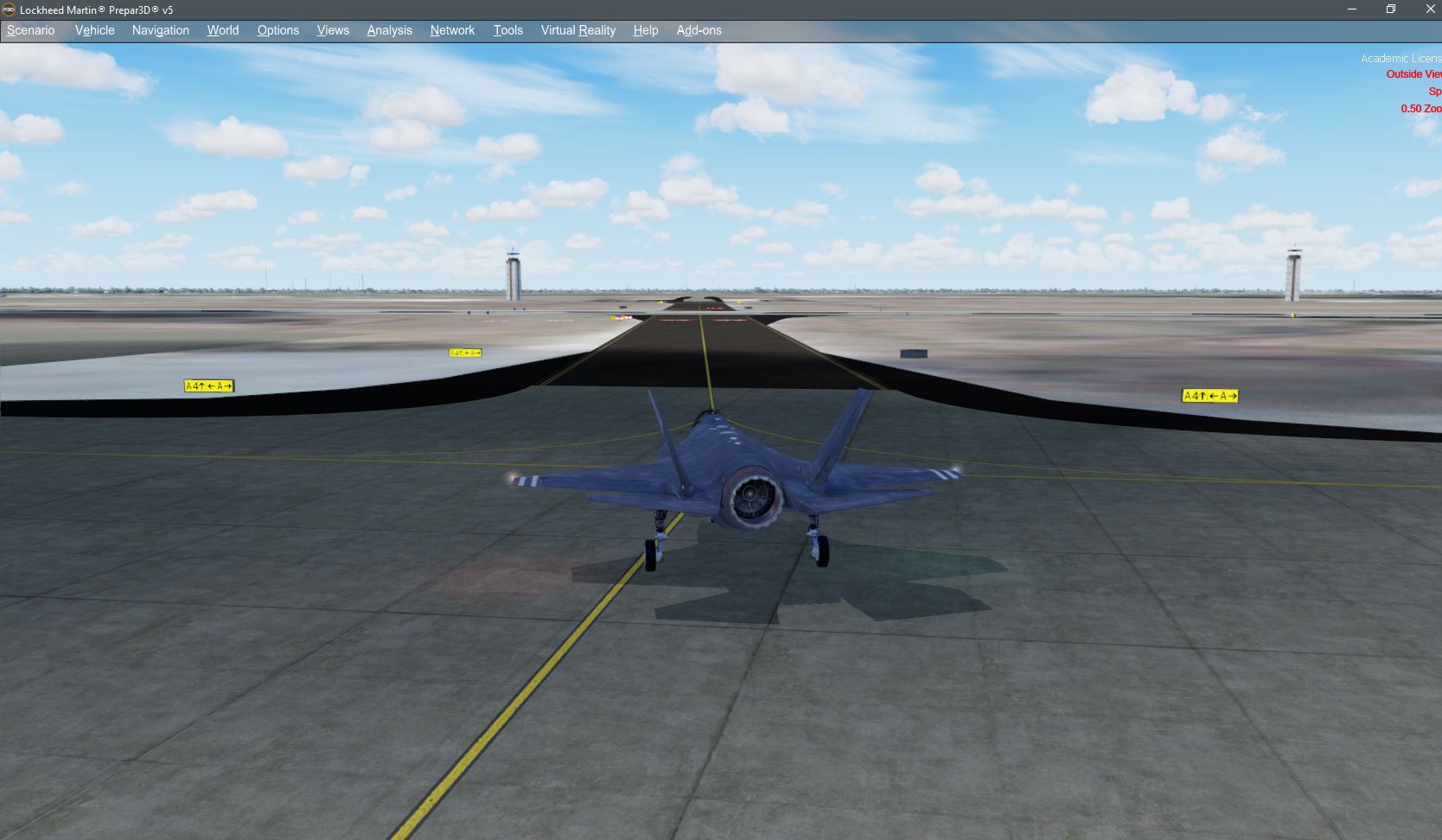This screenshot has height=840, width=1442.
Task: Click the Academic License watermark
Action: [x=1397, y=58]
